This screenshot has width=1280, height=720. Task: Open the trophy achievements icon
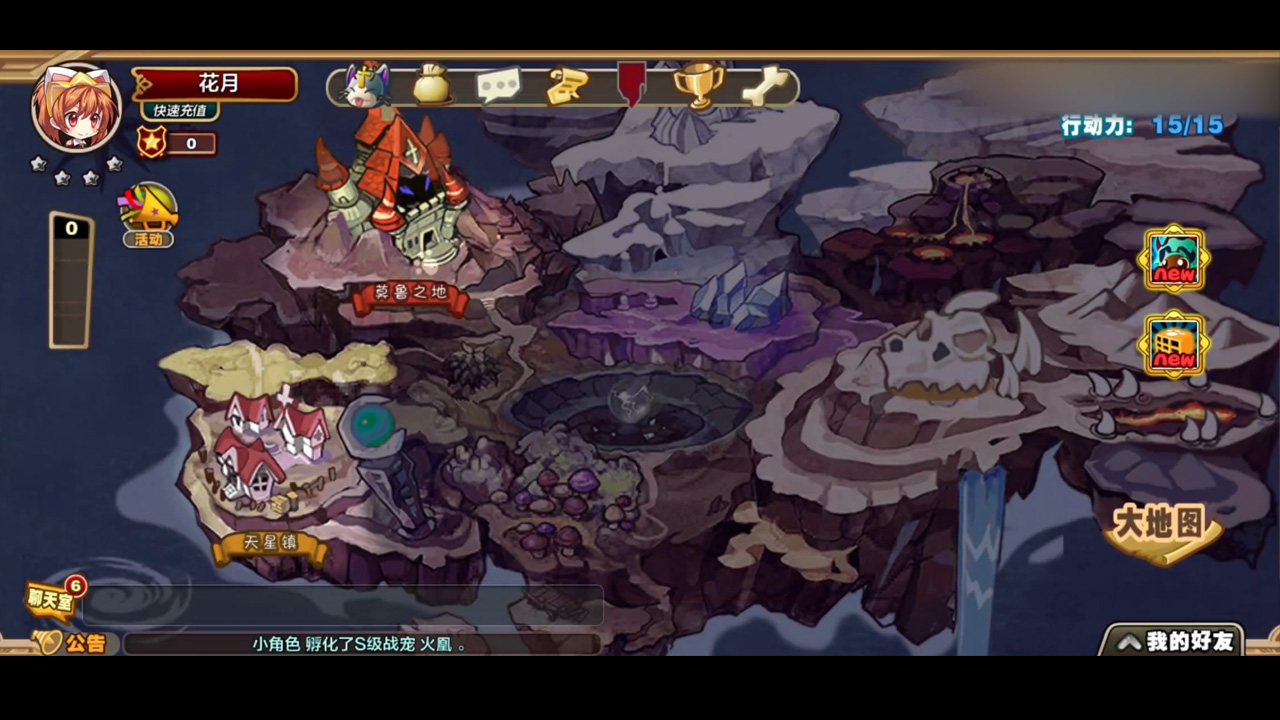[x=701, y=85]
